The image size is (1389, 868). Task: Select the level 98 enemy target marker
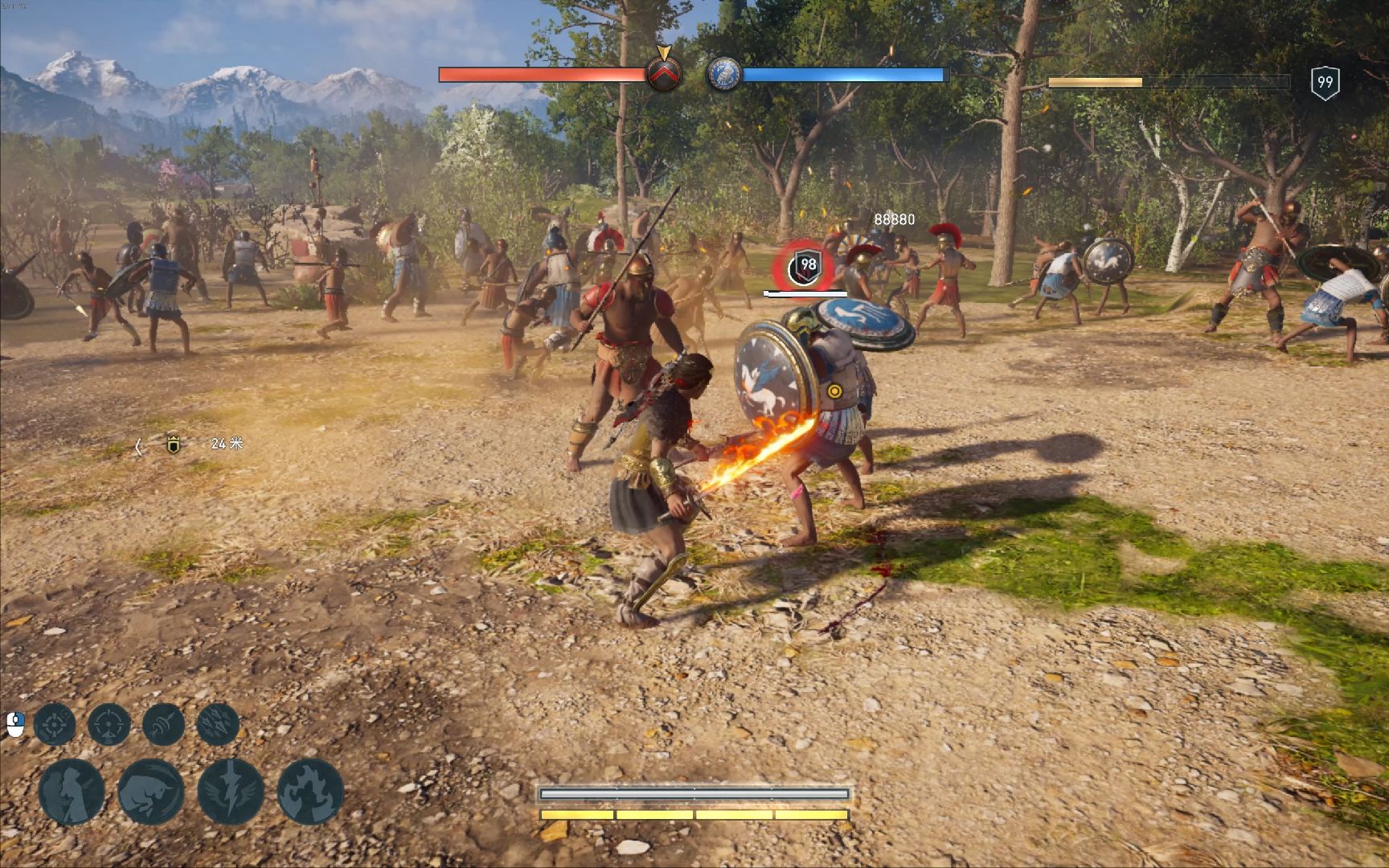(805, 265)
